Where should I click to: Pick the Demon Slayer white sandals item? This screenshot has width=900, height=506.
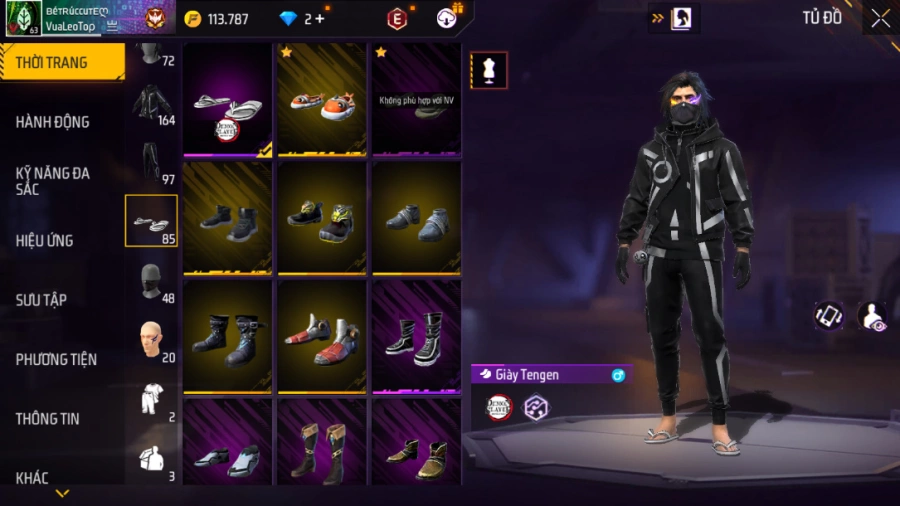228,99
